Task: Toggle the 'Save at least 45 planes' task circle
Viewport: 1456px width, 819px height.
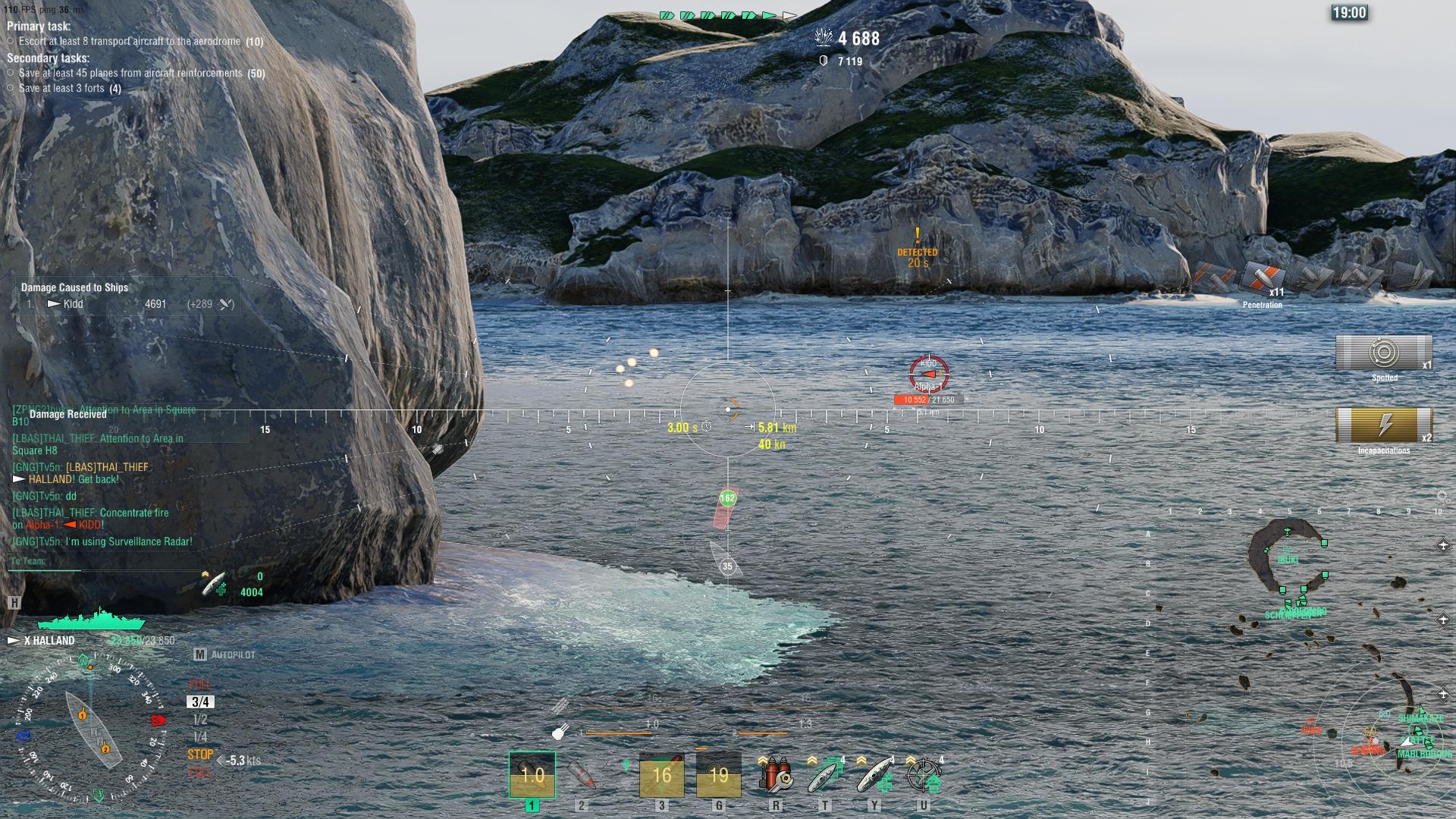Action: [10, 74]
